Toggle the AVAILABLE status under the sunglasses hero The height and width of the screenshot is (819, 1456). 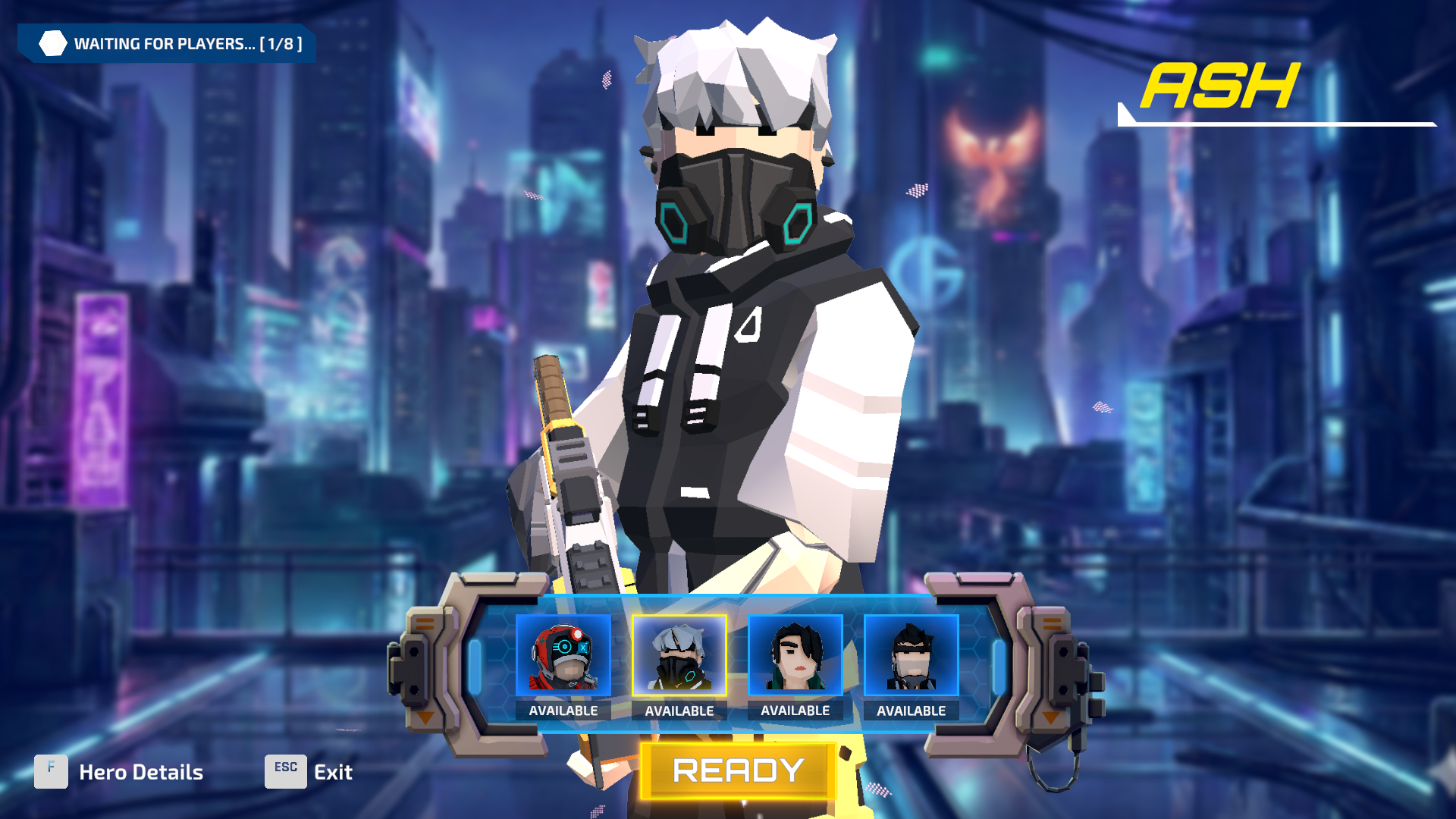click(x=910, y=711)
